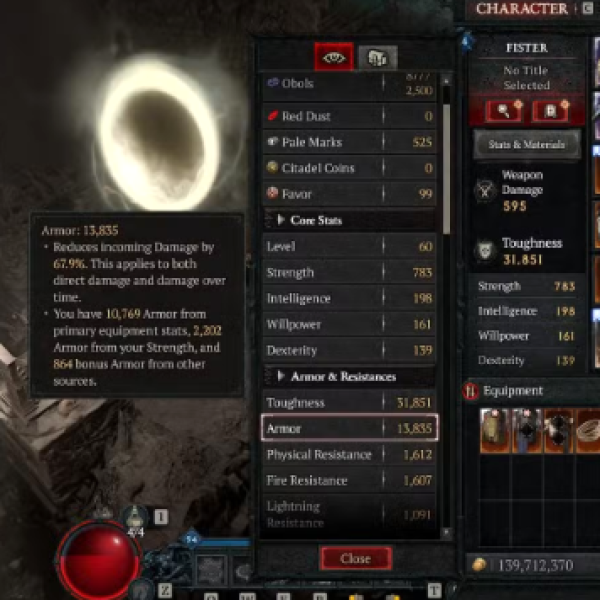Image resolution: width=600 pixels, height=600 pixels.
Task: Select the Citadel Coins currency row
Action: [x=349, y=168]
